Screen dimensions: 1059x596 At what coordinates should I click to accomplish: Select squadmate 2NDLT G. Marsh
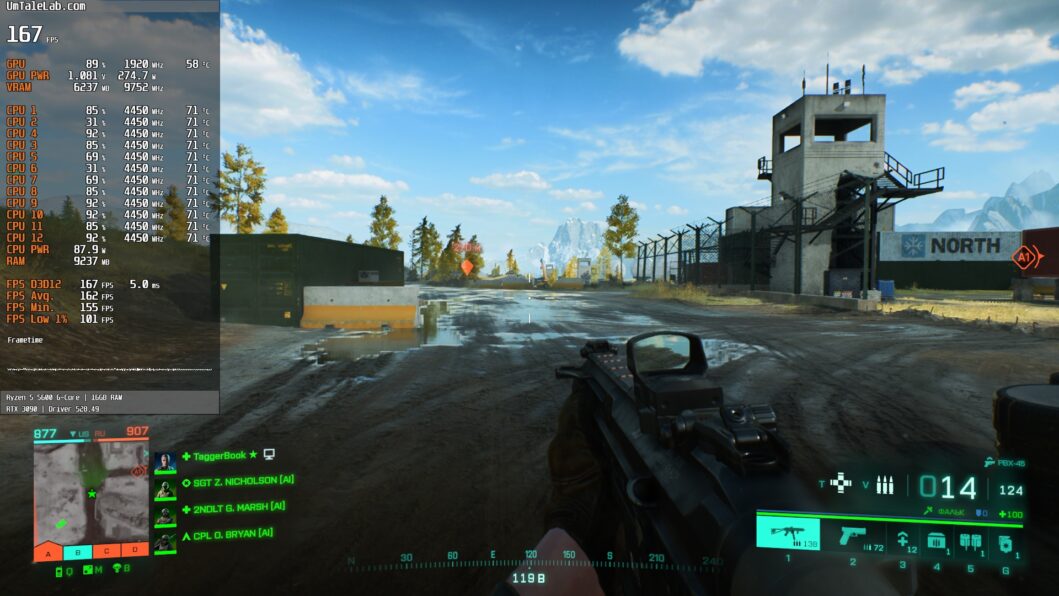[x=238, y=507]
